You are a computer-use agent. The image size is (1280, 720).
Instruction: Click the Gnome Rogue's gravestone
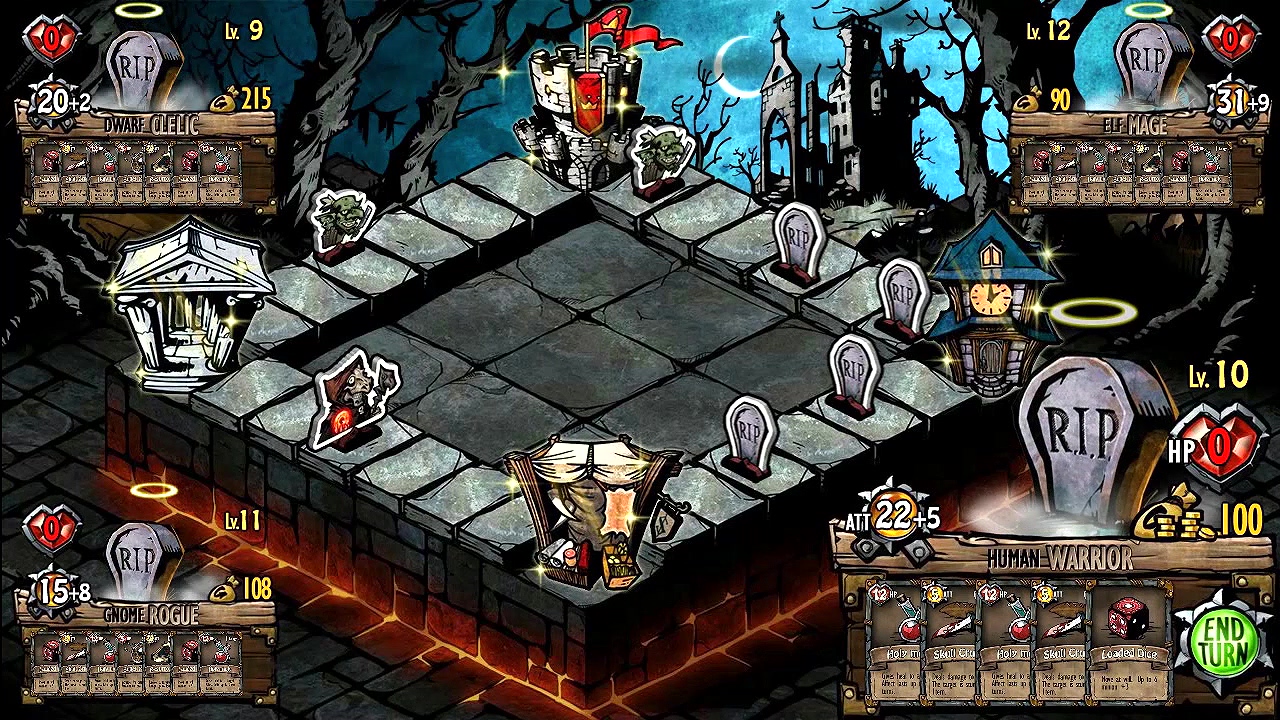(138, 555)
